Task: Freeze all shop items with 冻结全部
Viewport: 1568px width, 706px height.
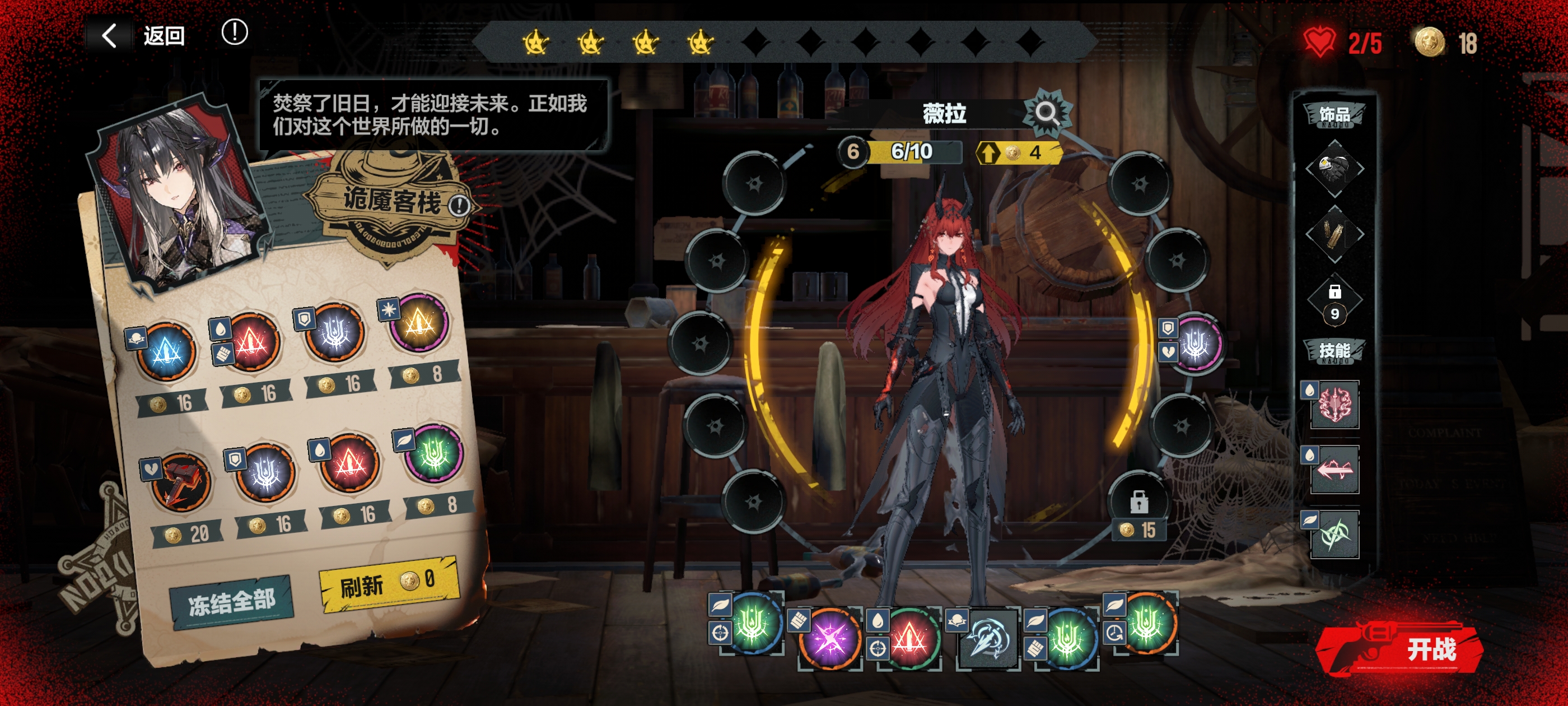Action: click(231, 602)
